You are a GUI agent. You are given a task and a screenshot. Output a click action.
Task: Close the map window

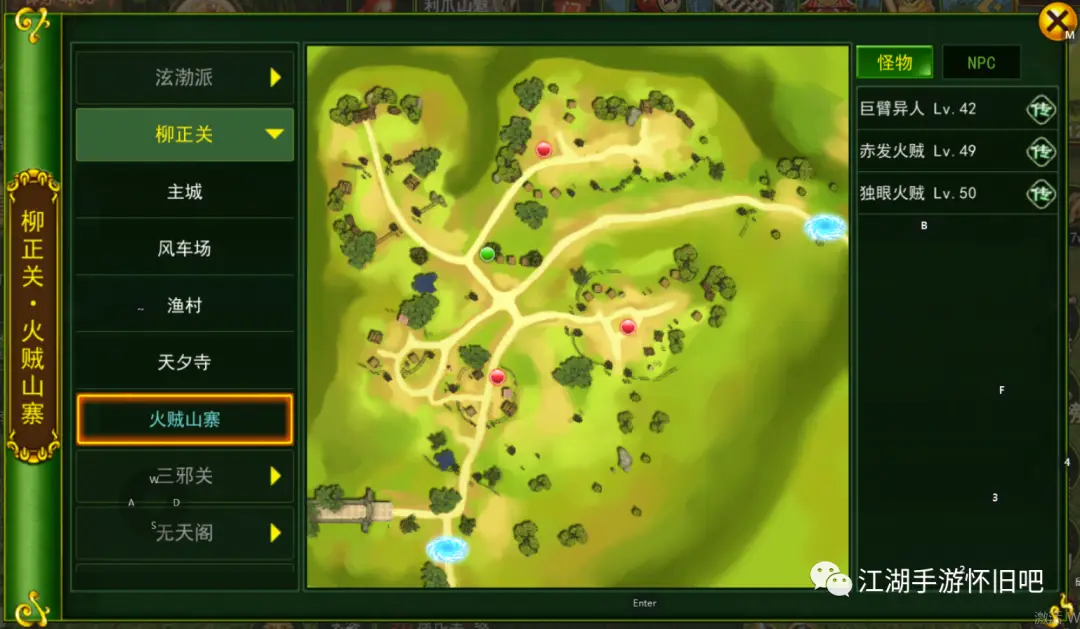pos(1056,21)
